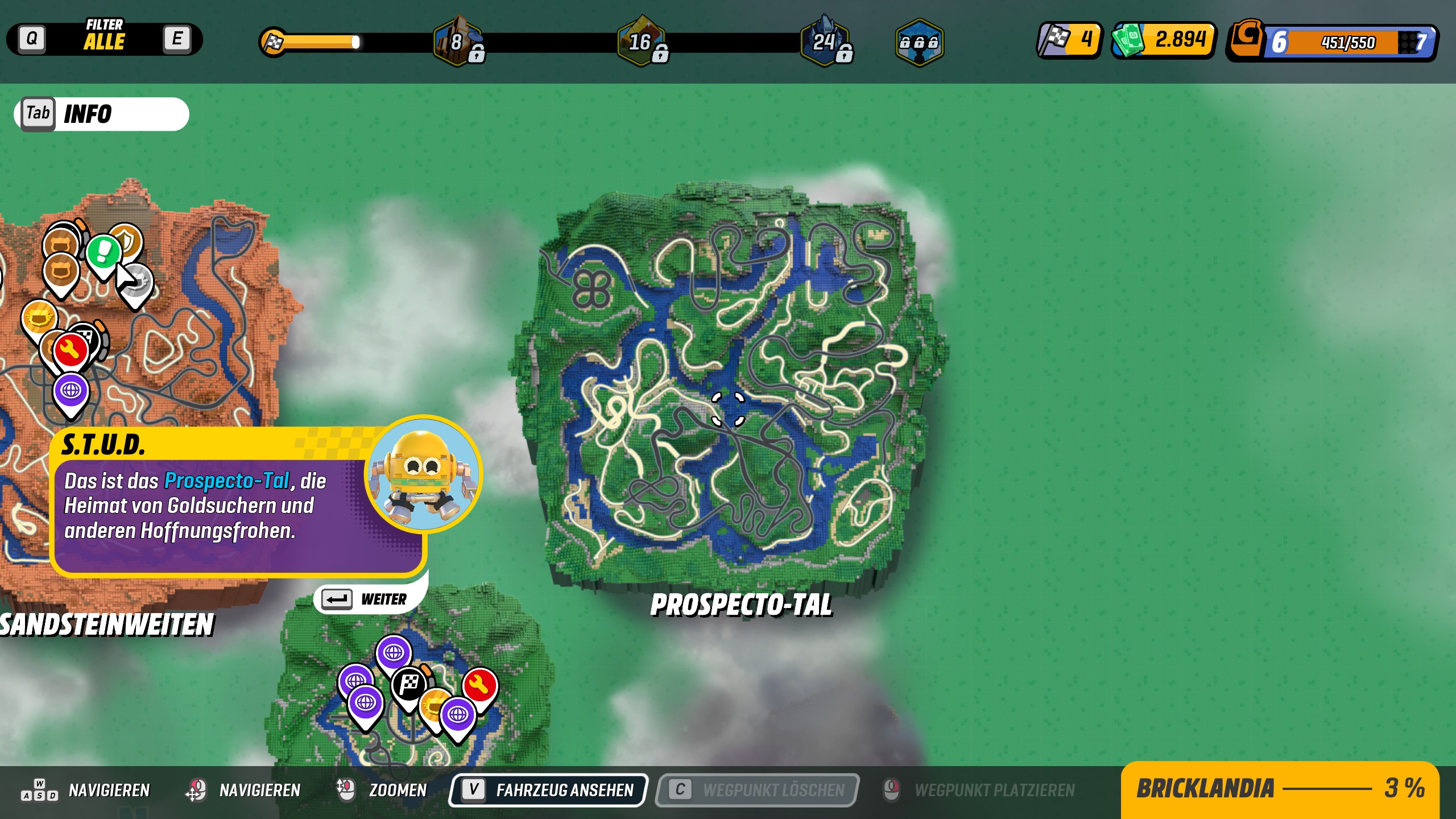Select the red wrench marker in Sandsteinweiten
This screenshot has height=819, width=1456.
pos(71,350)
